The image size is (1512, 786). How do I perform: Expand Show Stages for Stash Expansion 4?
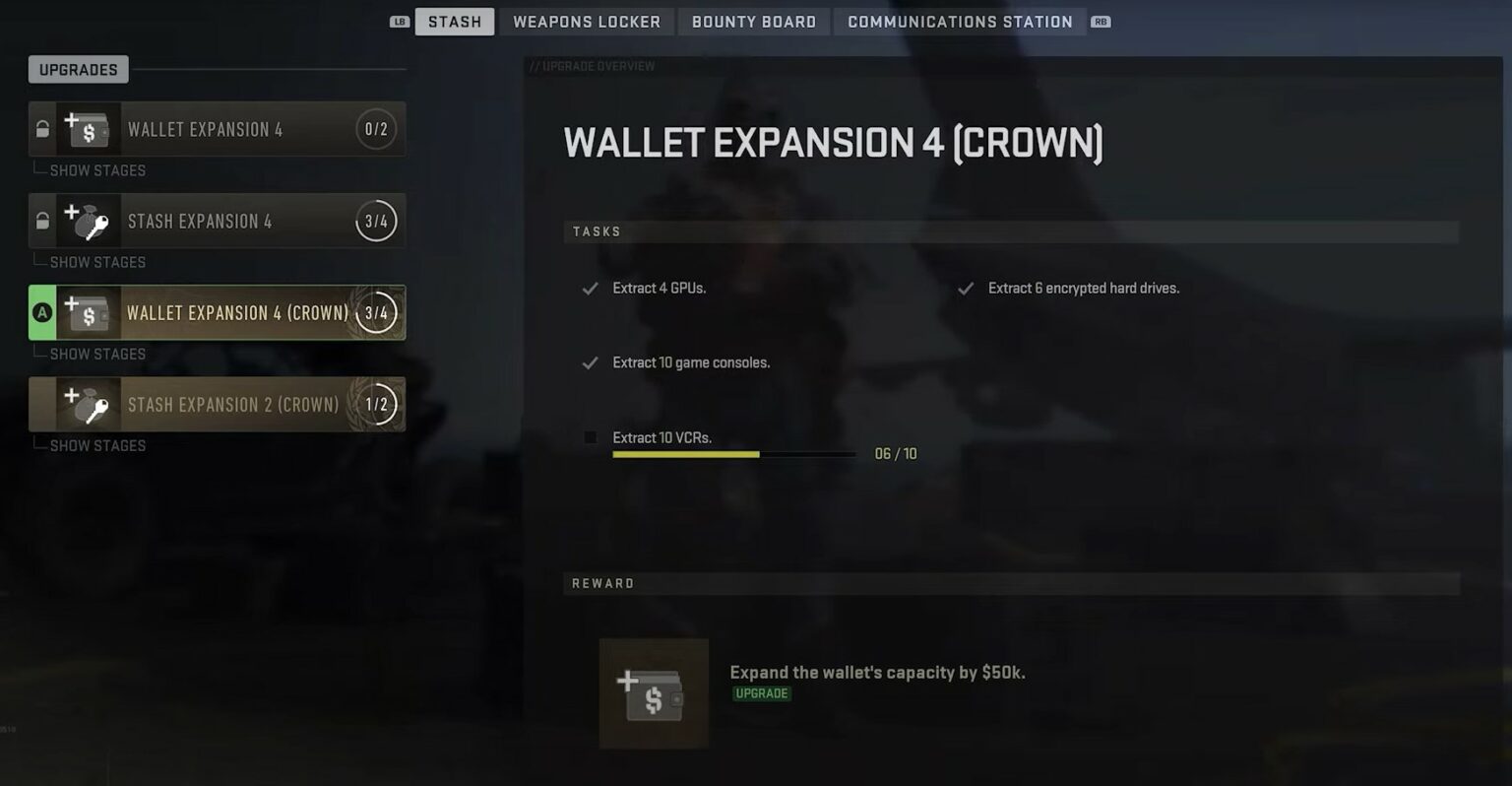pos(97,261)
